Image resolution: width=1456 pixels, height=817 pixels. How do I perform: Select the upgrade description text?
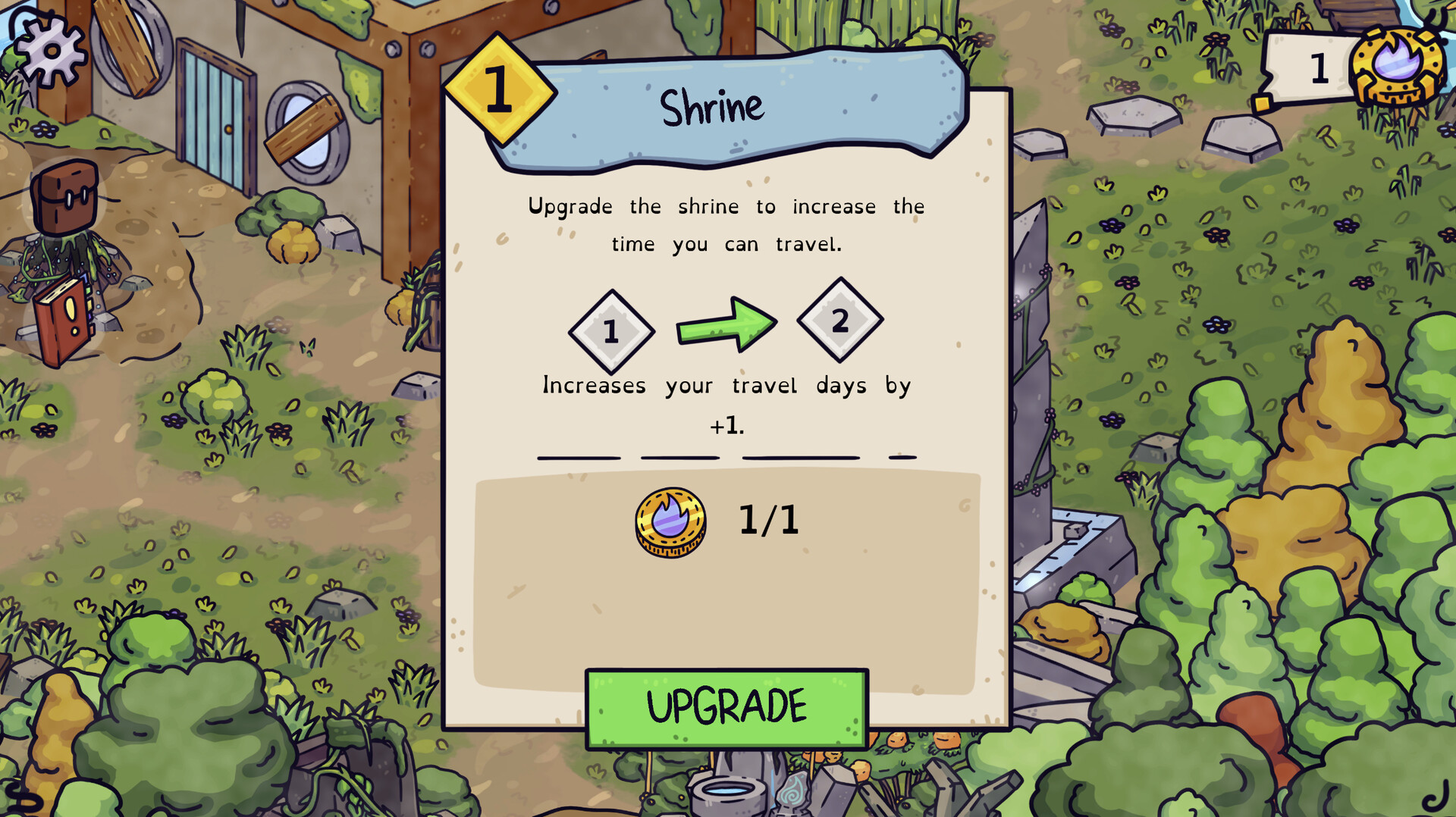[x=726, y=225]
